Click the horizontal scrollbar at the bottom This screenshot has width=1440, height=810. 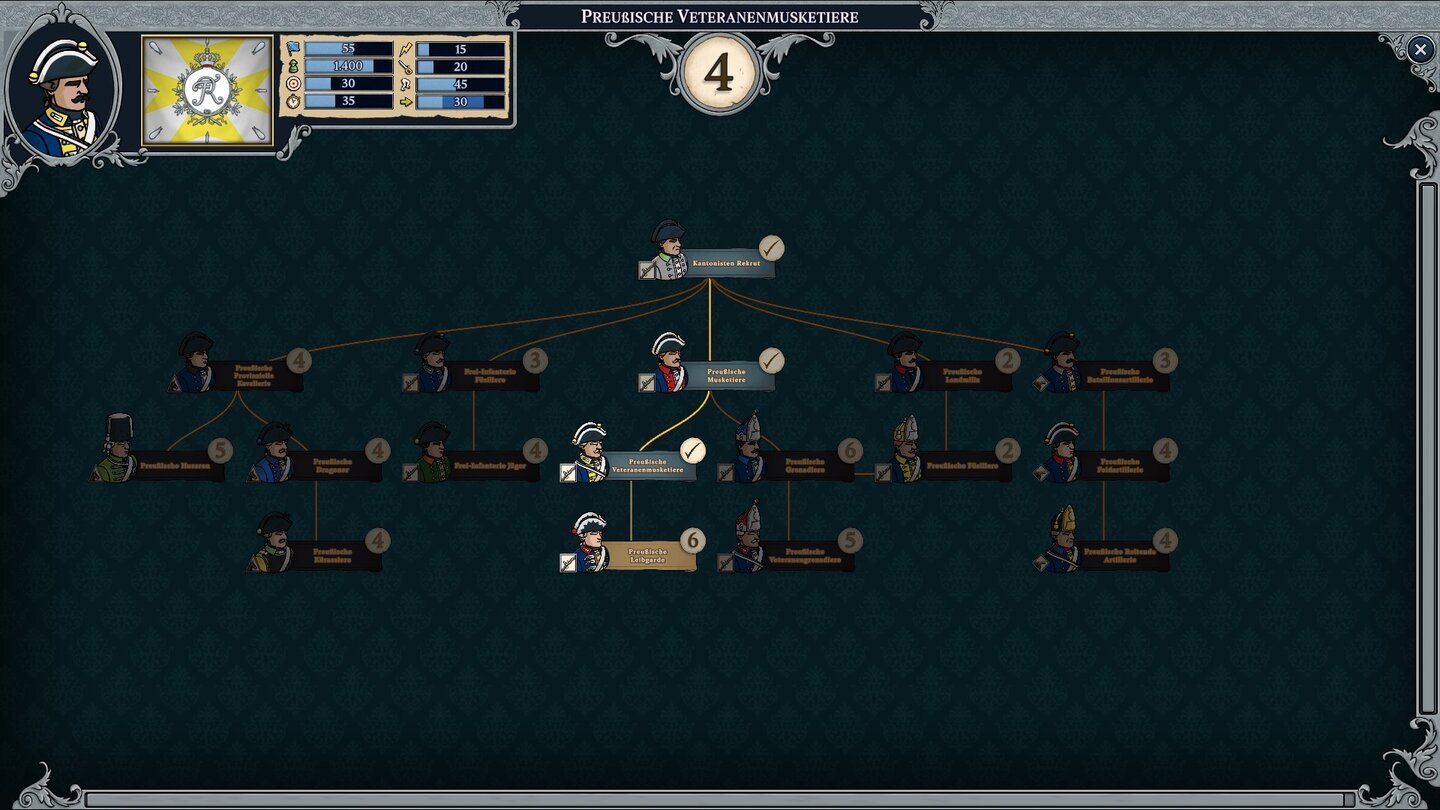tap(720, 799)
